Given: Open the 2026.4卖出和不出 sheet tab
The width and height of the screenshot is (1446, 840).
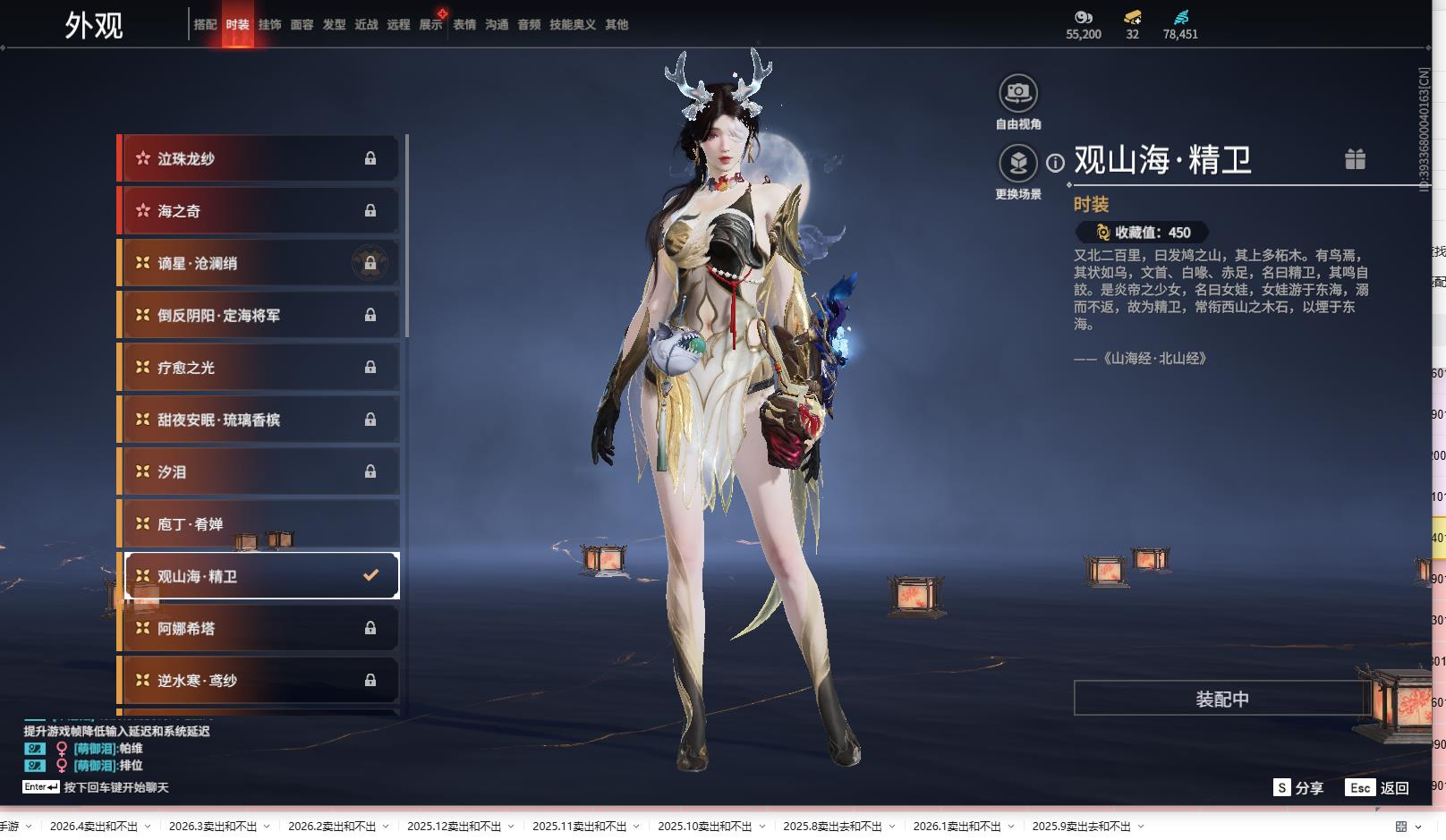Looking at the screenshot, I should (x=94, y=827).
